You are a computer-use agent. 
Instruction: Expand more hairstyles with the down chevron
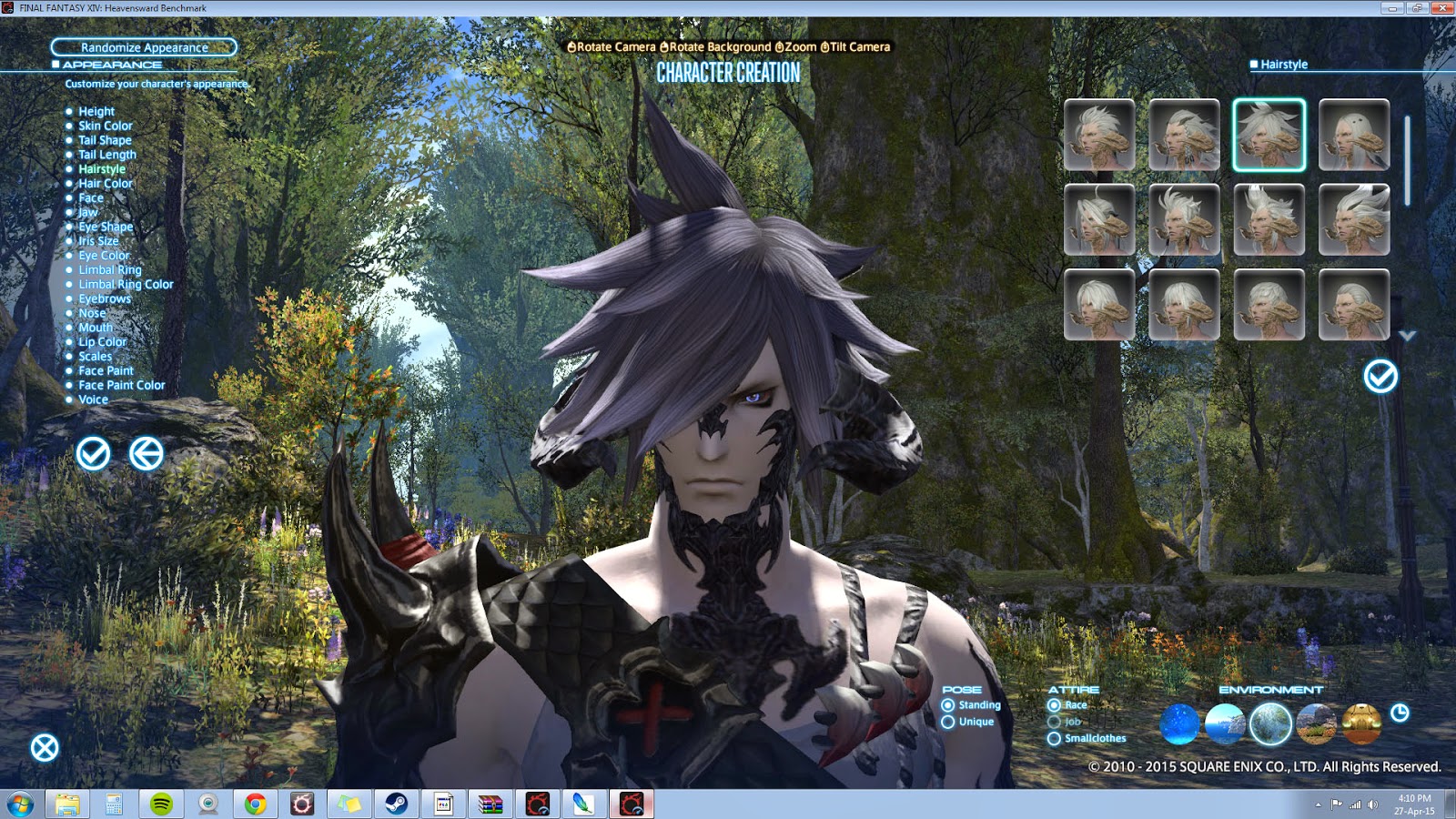coord(1407,337)
